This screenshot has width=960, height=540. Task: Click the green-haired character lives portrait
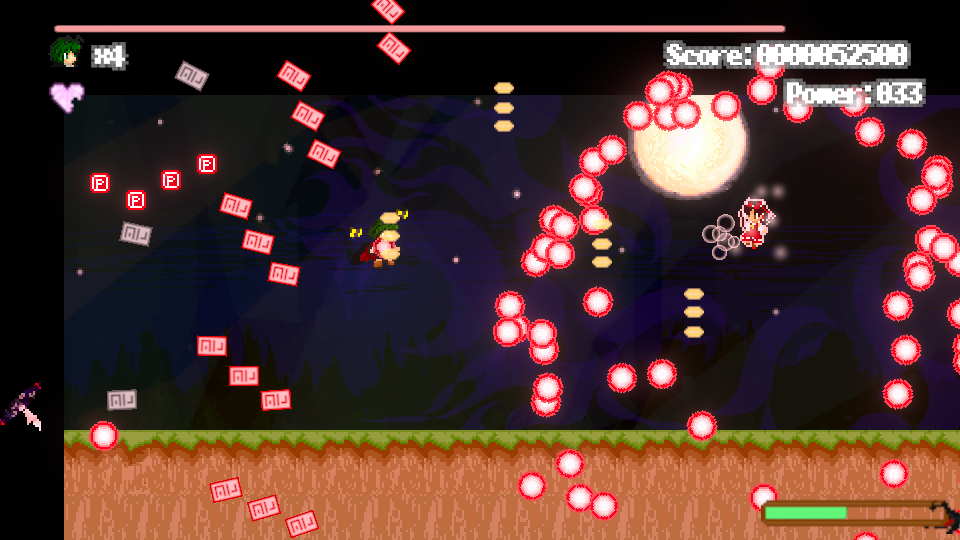pos(66,53)
